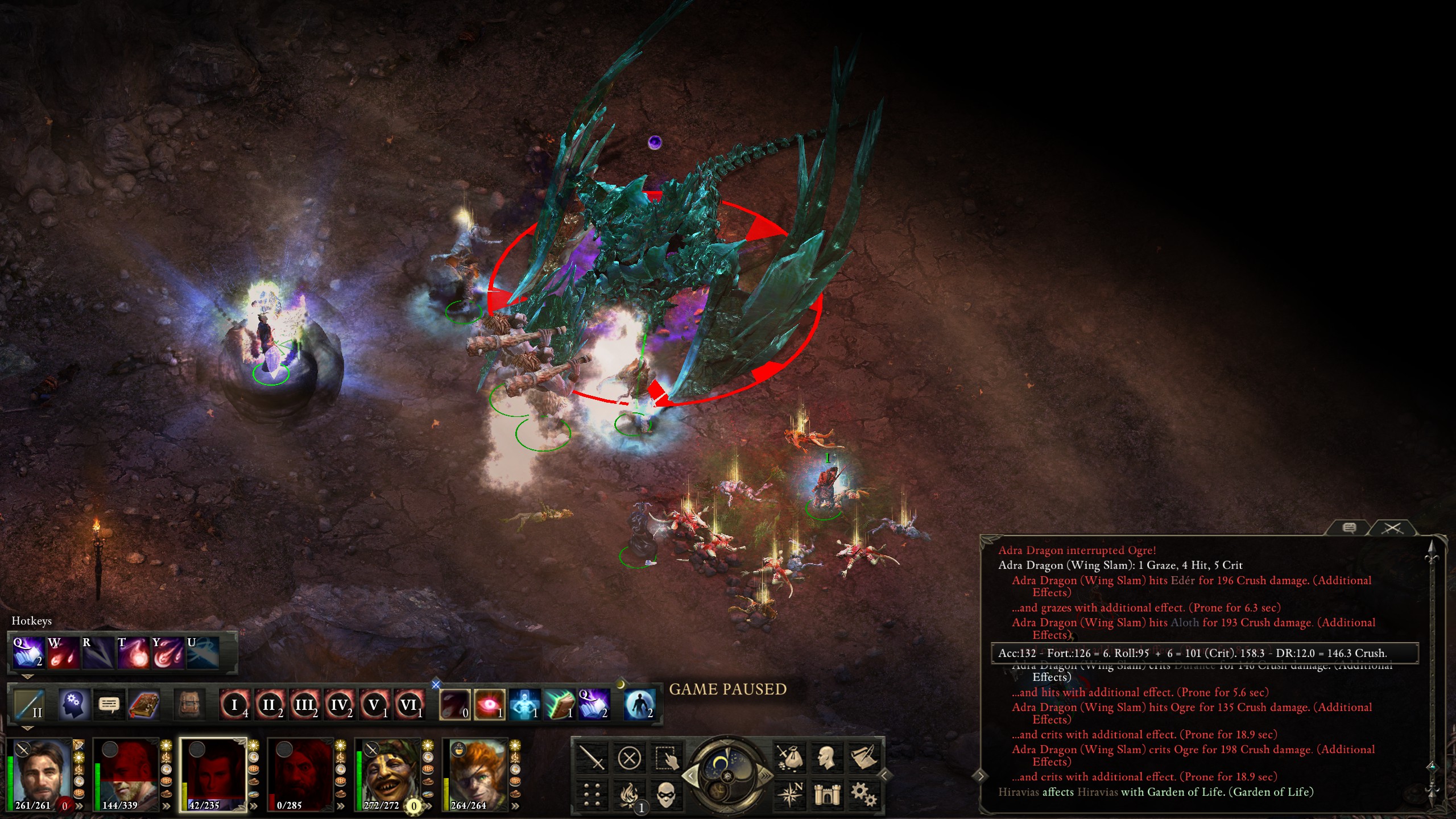Choose the portrait with 261/261 health
The width and height of the screenshot is (1456, 819).
coord(40,773)
